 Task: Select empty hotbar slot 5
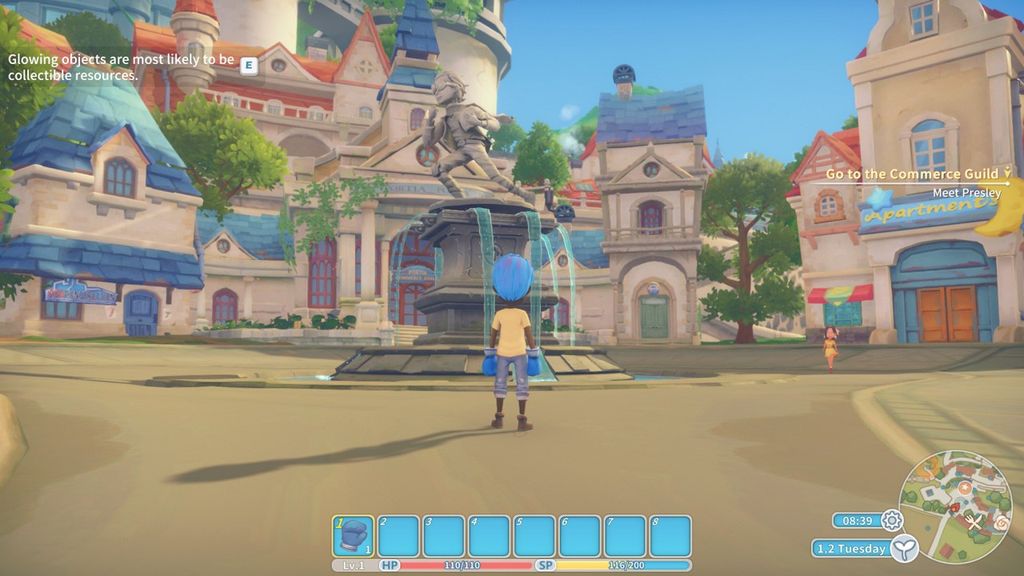click(534, 536)
